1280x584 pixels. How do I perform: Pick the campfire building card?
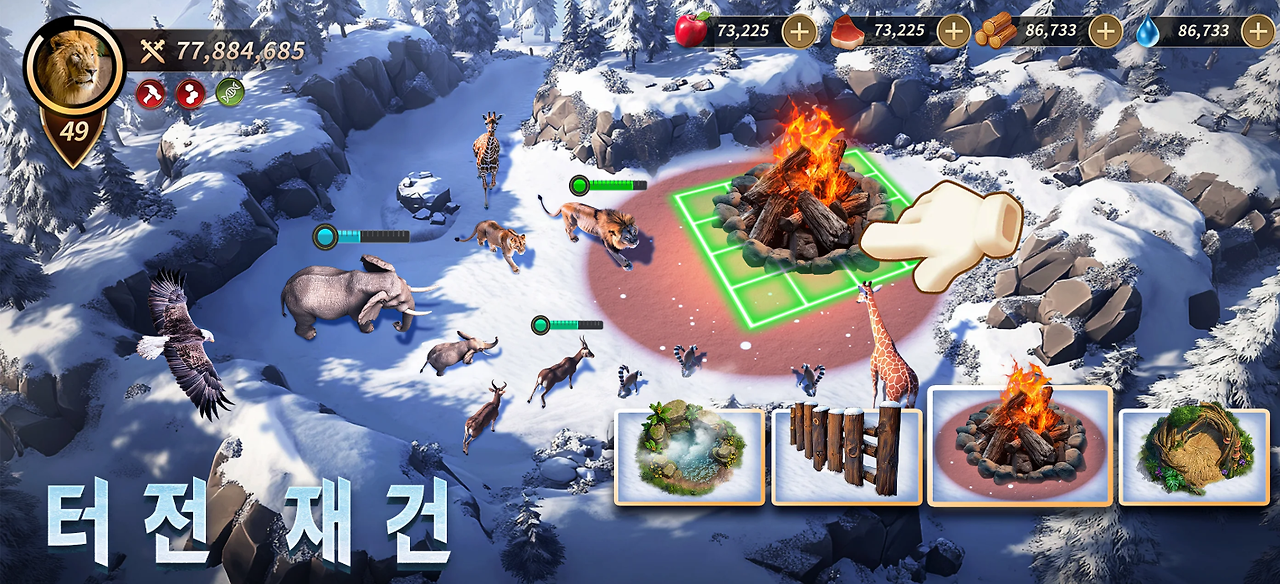point(1020,446)
